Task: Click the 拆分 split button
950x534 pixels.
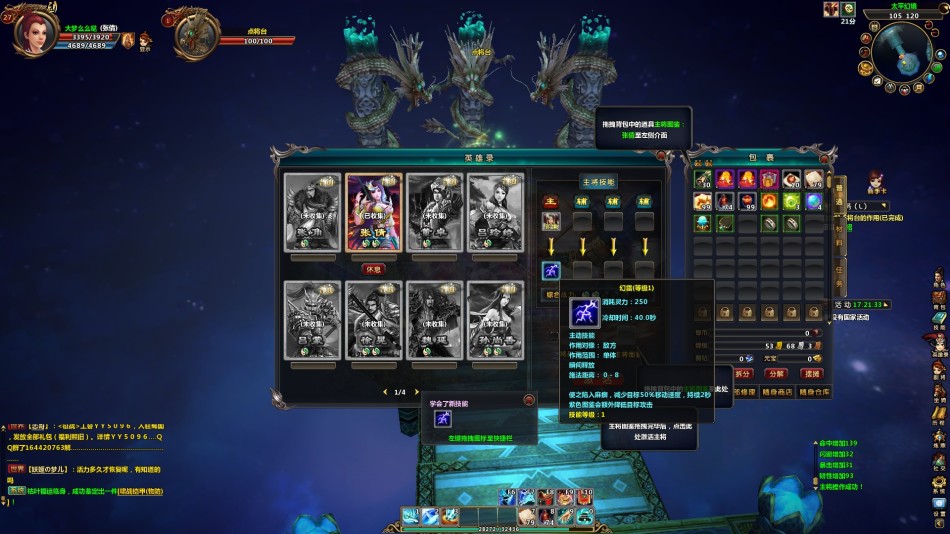Action: (x=743, y=374)
